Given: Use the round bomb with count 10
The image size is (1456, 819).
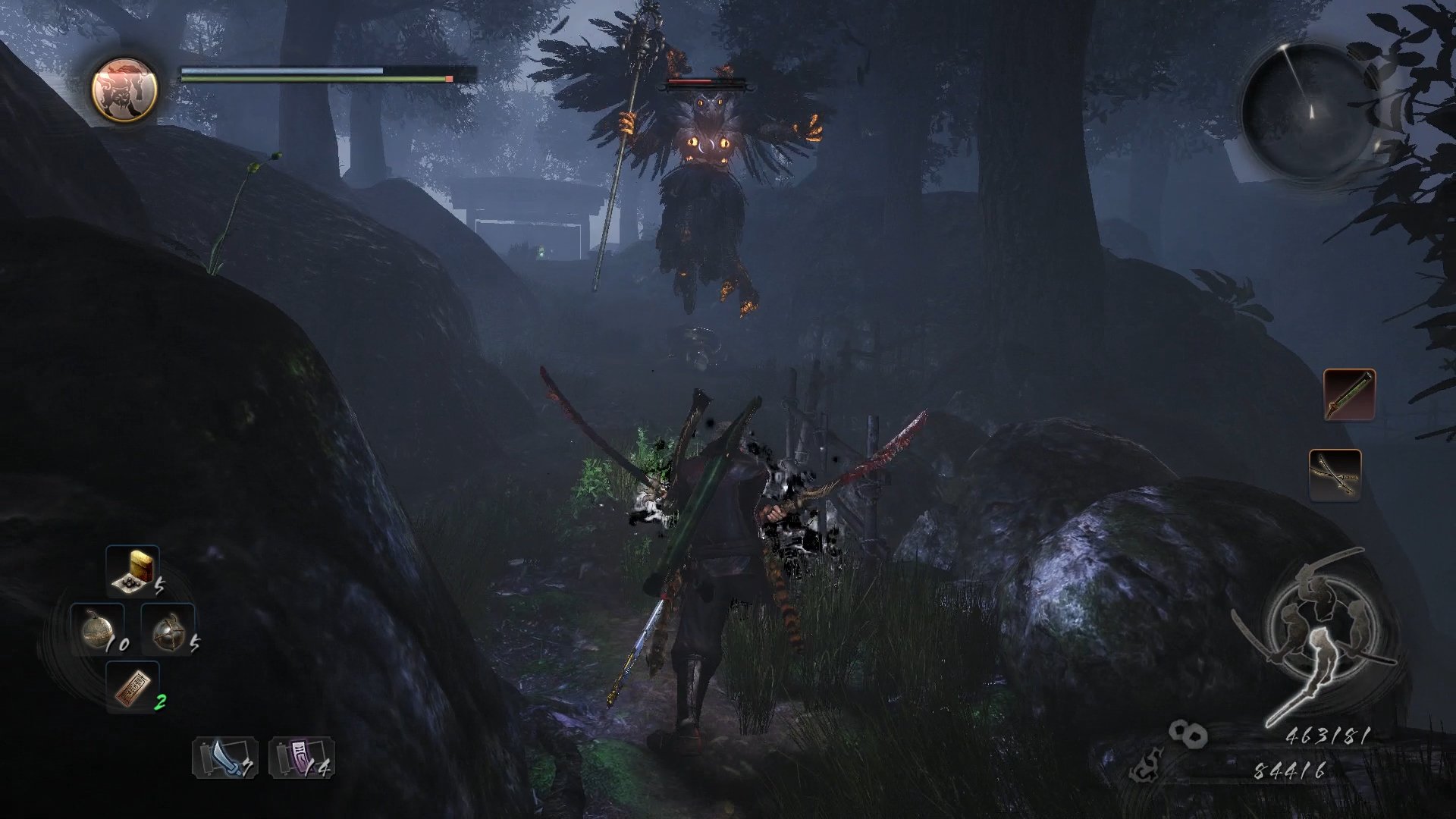Looking at the screenshot, I should coord(99,629).
